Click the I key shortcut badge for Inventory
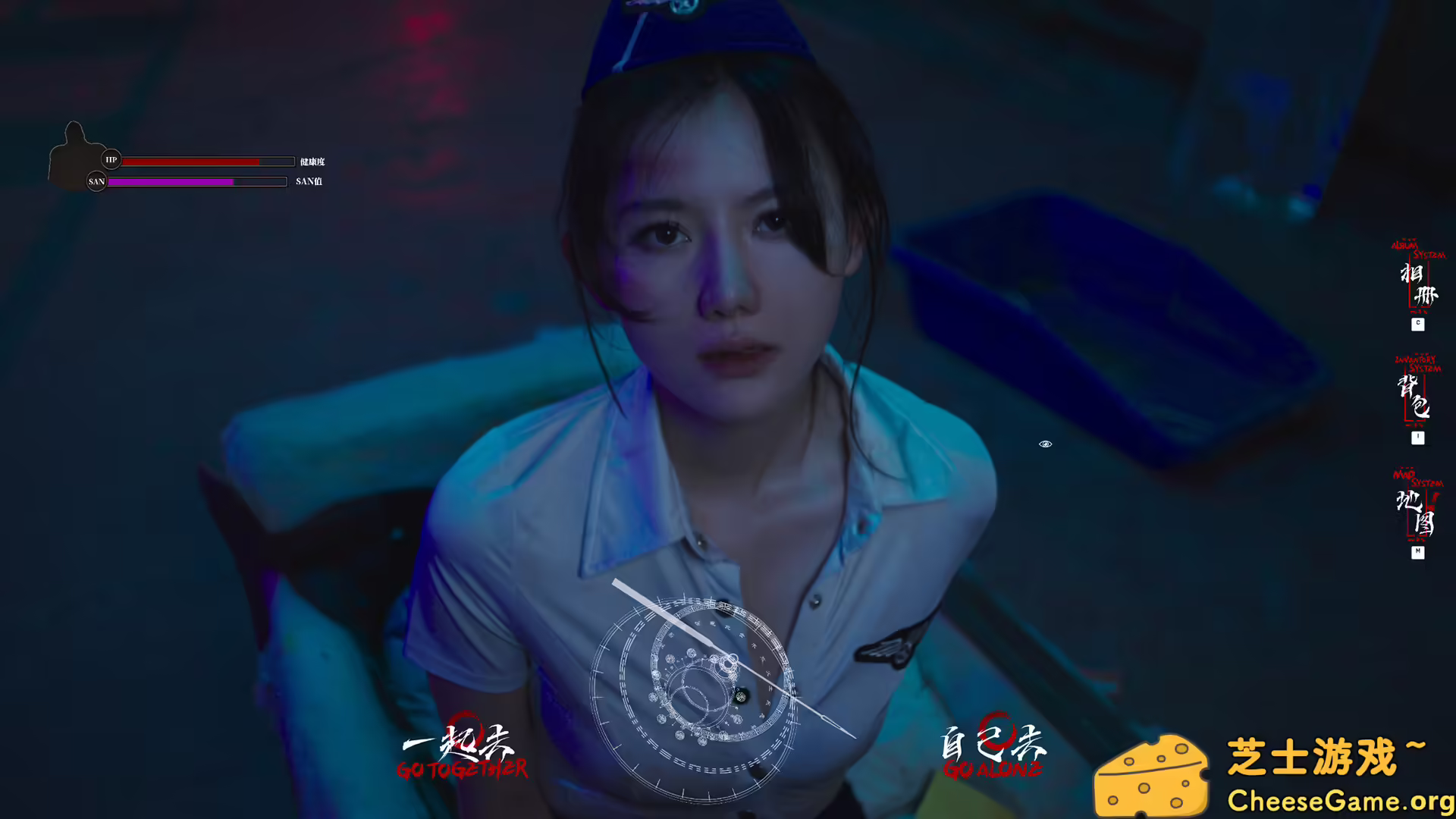Screen dimensions: 1456x819 coord(1417,438)
